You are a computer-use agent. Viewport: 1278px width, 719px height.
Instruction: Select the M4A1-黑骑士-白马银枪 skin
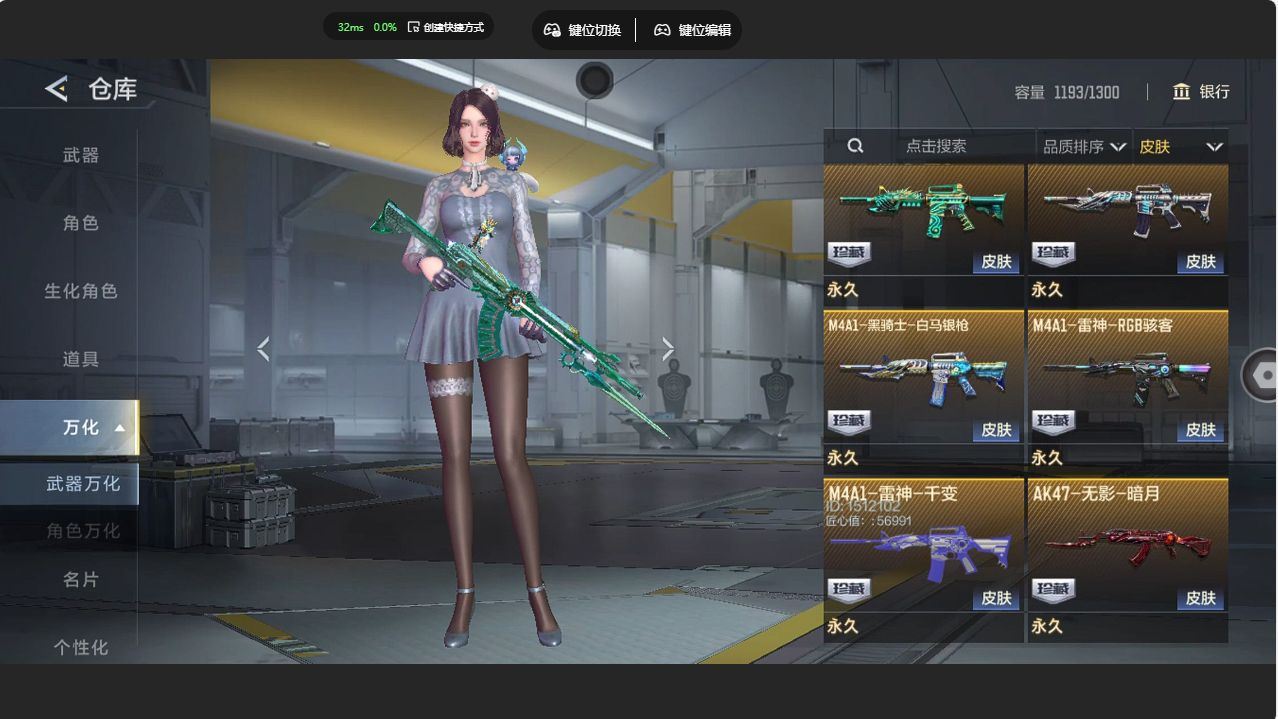[x=923, y=380]
